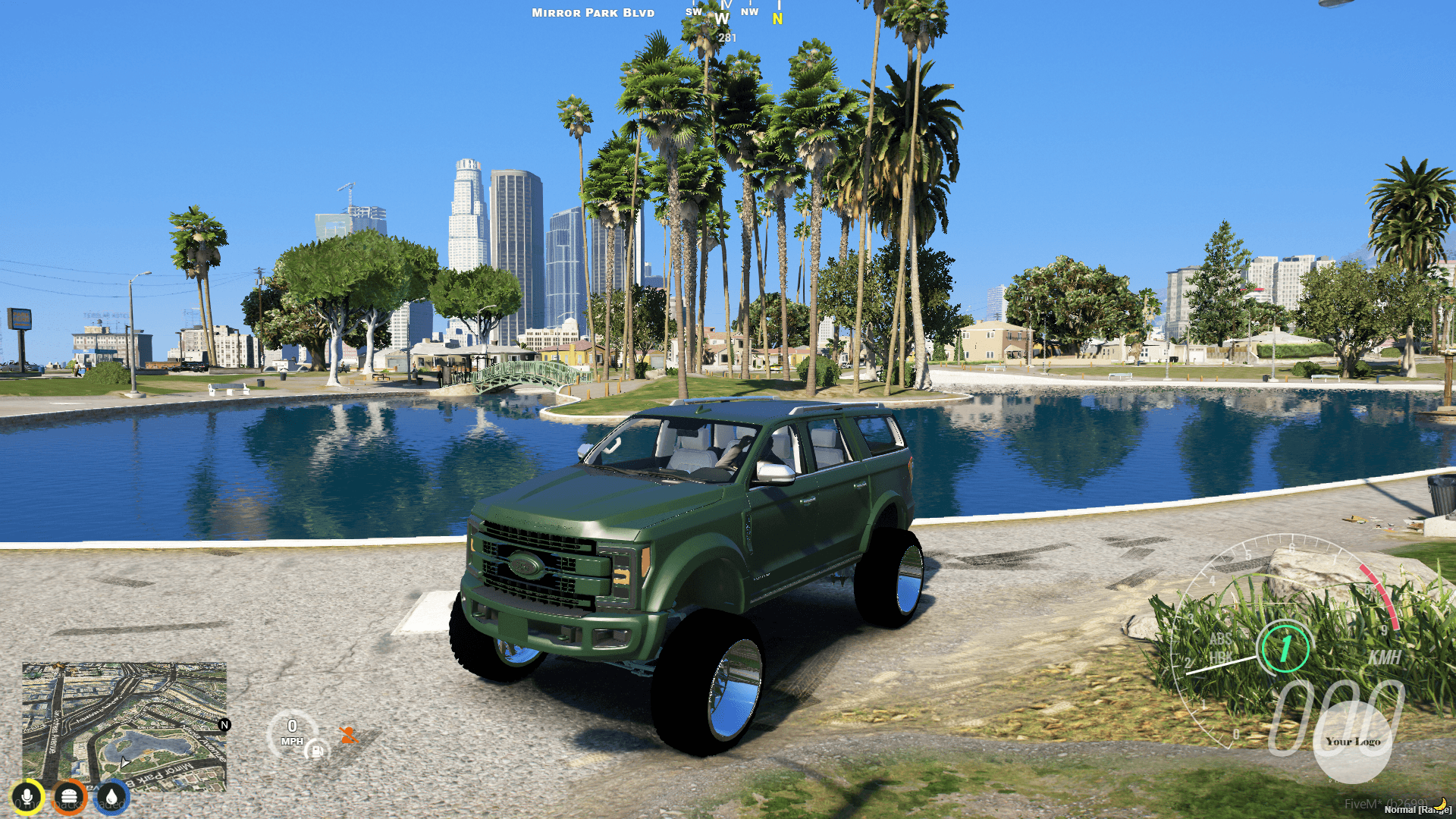Toggle the ABS indicator on the tachometer
This screenshot has width=1456, height=819.
pos(1220,639)
